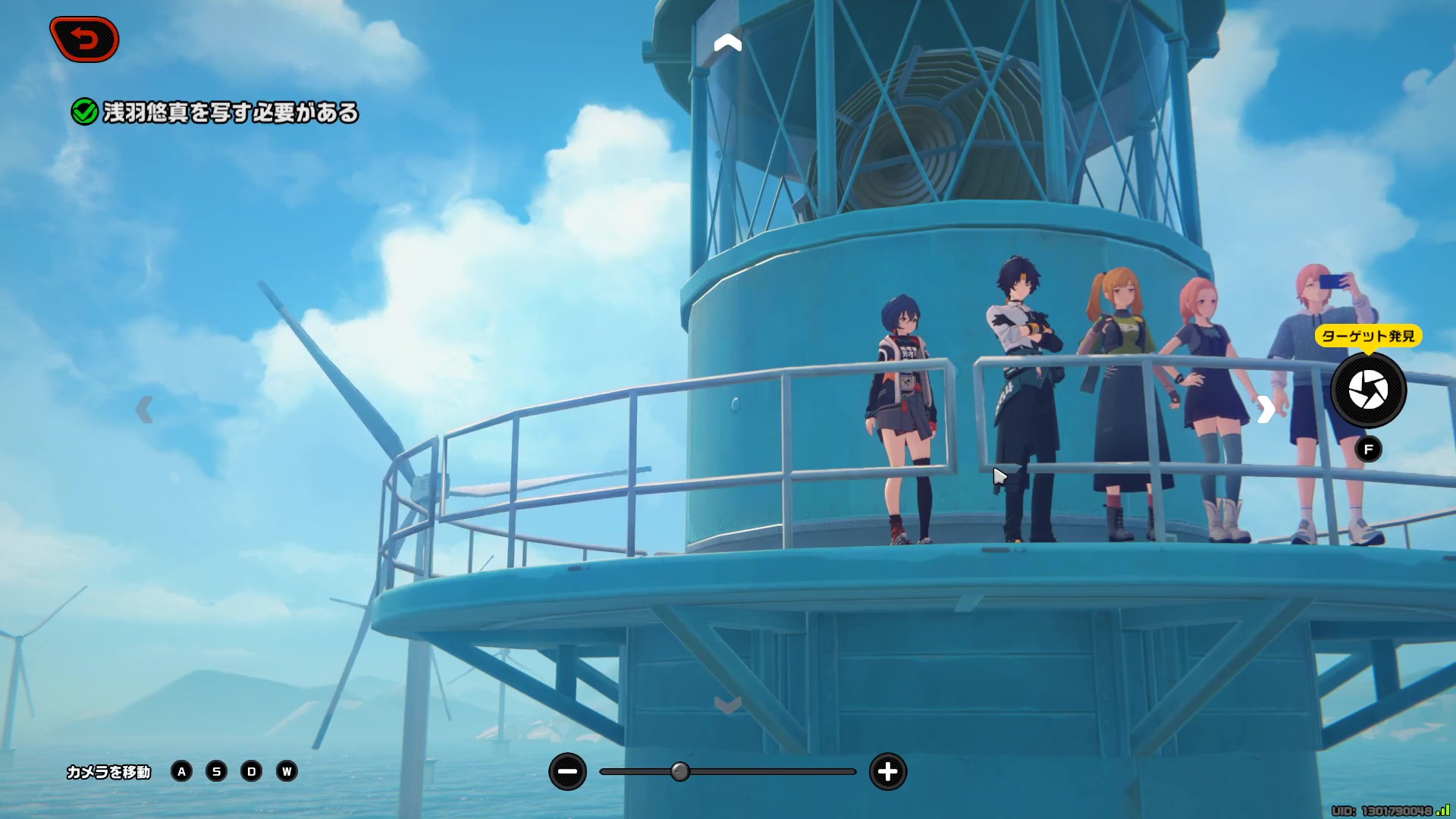The width and height of the screenshot is (1456, 819).
Task: Take the photo with the shutter button
Action: 1368,391
